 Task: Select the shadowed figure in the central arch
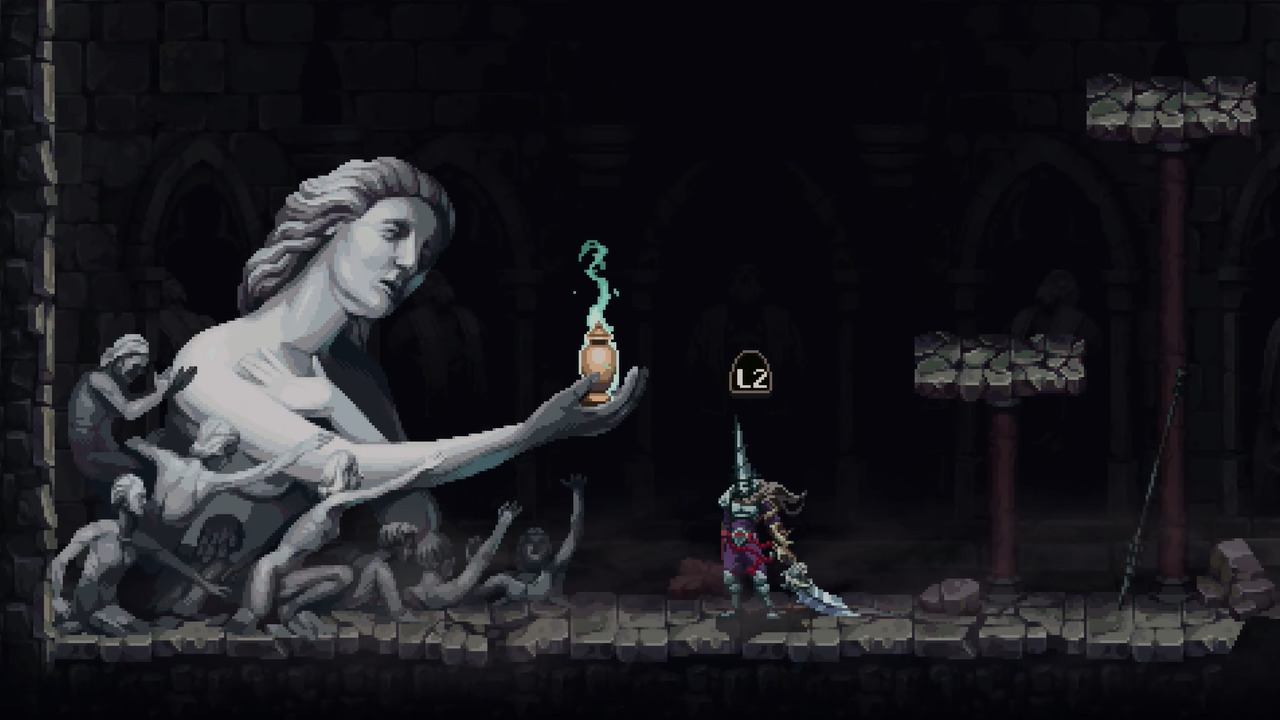point(745,300)
